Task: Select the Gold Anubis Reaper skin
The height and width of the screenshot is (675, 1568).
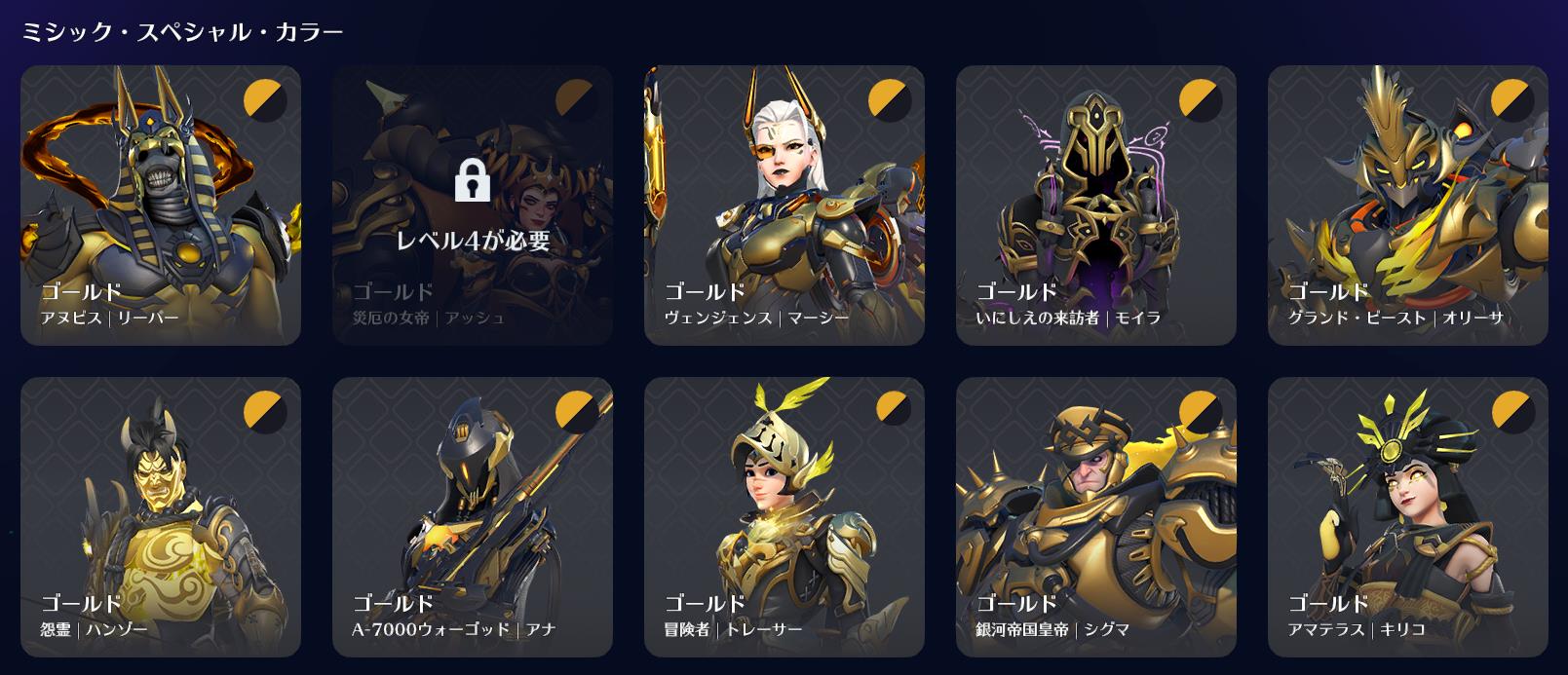Action: pos(161,206)
